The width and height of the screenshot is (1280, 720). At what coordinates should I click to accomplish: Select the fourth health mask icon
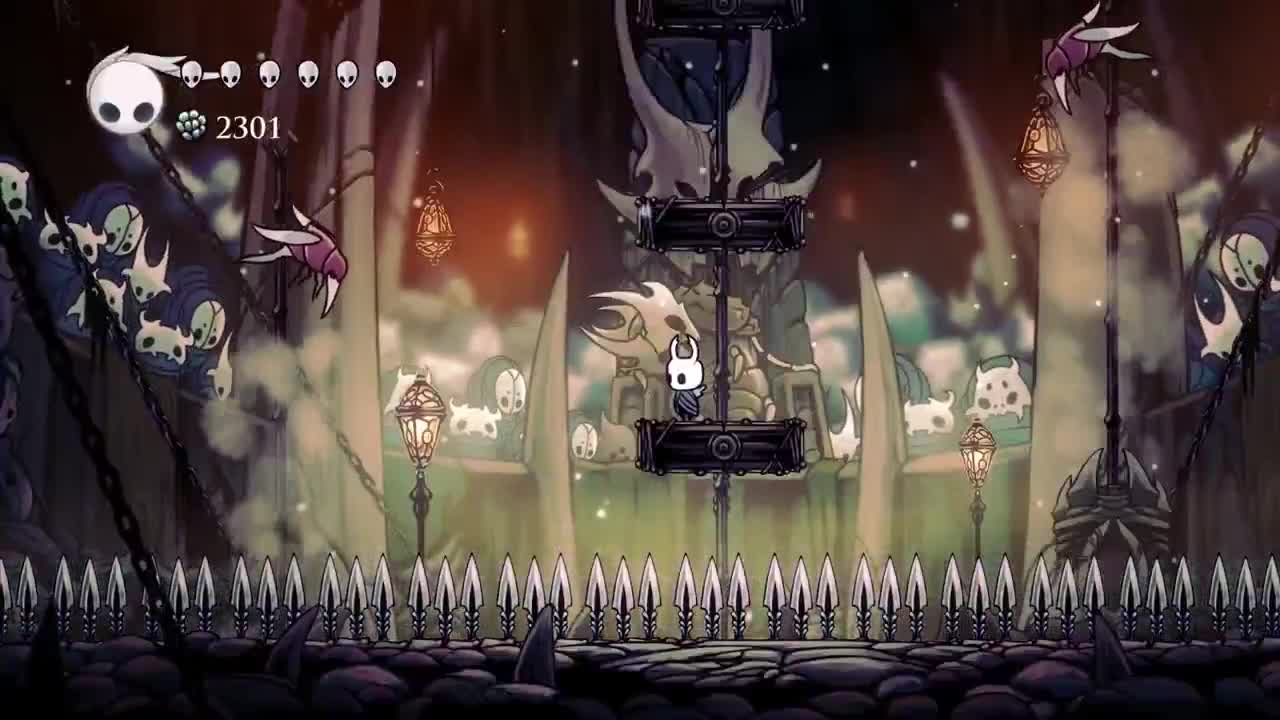click(x=306, y=74)
